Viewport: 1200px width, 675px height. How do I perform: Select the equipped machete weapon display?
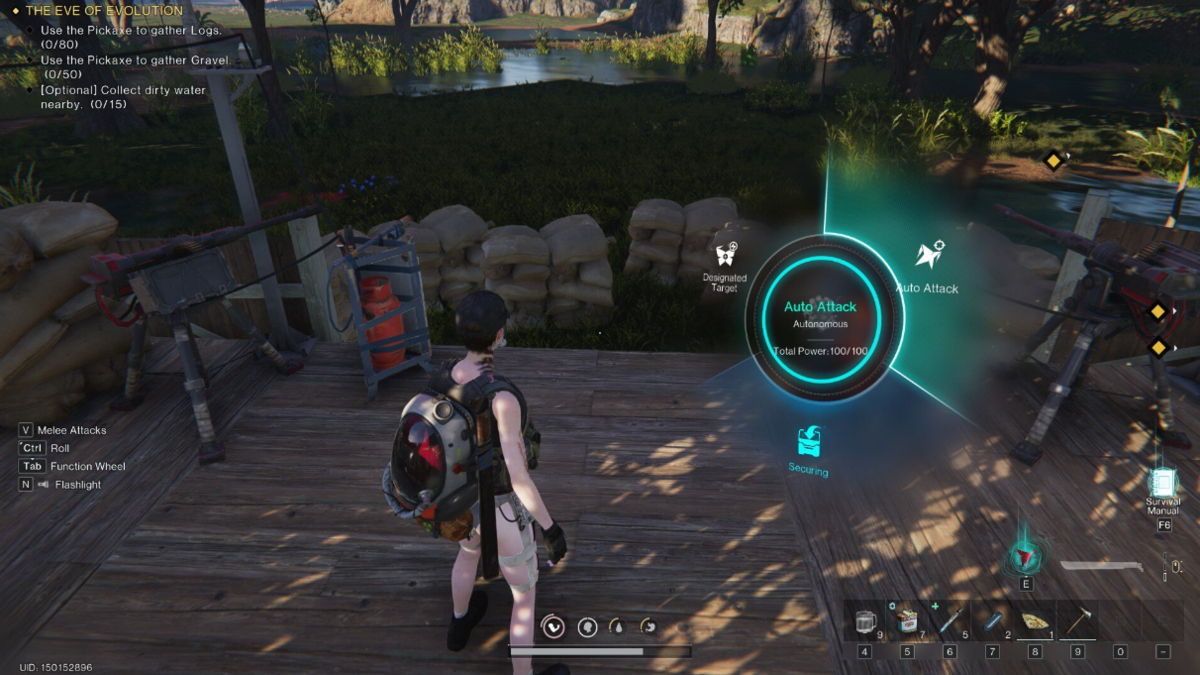tap(1103, 567)
